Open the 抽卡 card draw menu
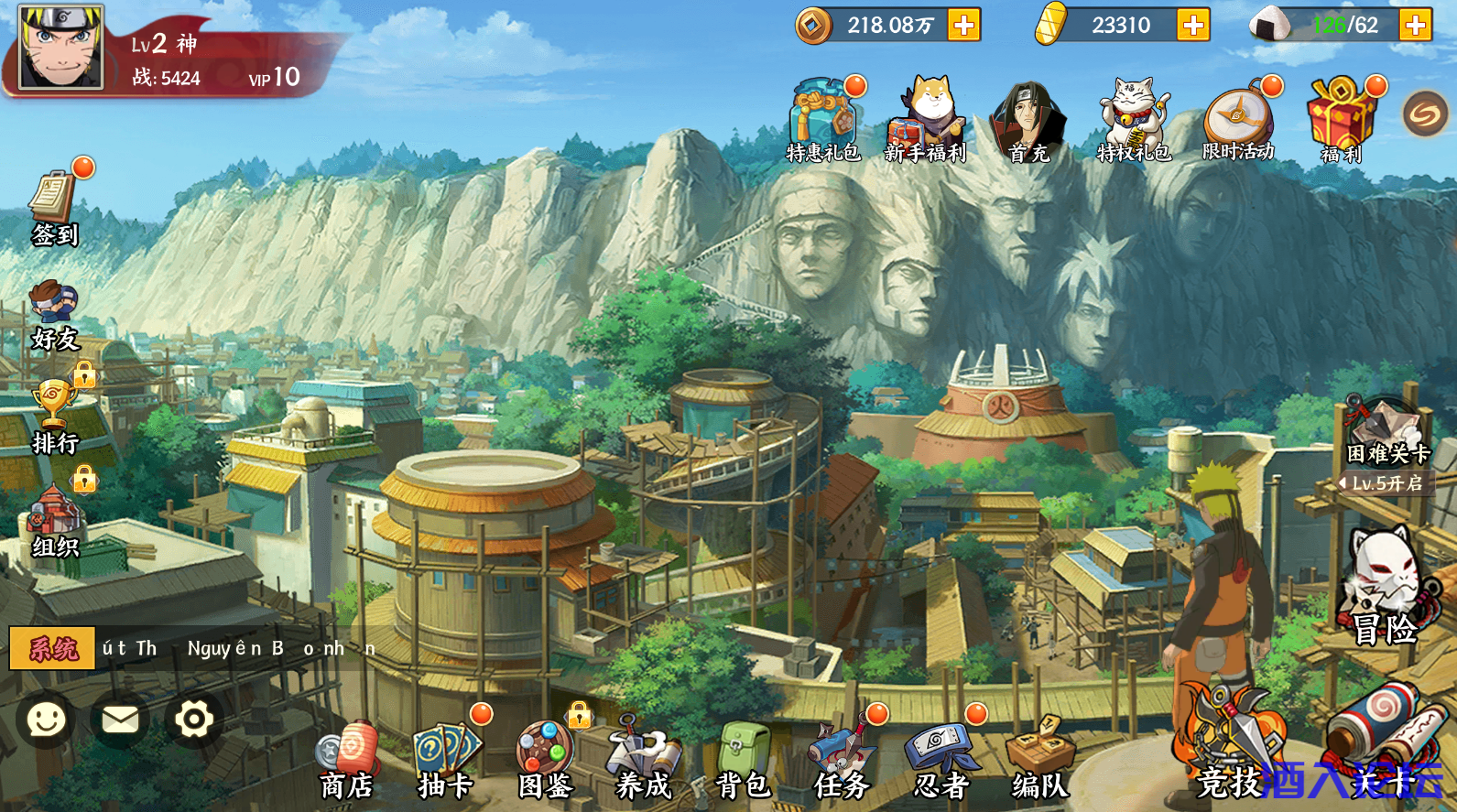Screen dimensions: 1457x812 [446, 762]
